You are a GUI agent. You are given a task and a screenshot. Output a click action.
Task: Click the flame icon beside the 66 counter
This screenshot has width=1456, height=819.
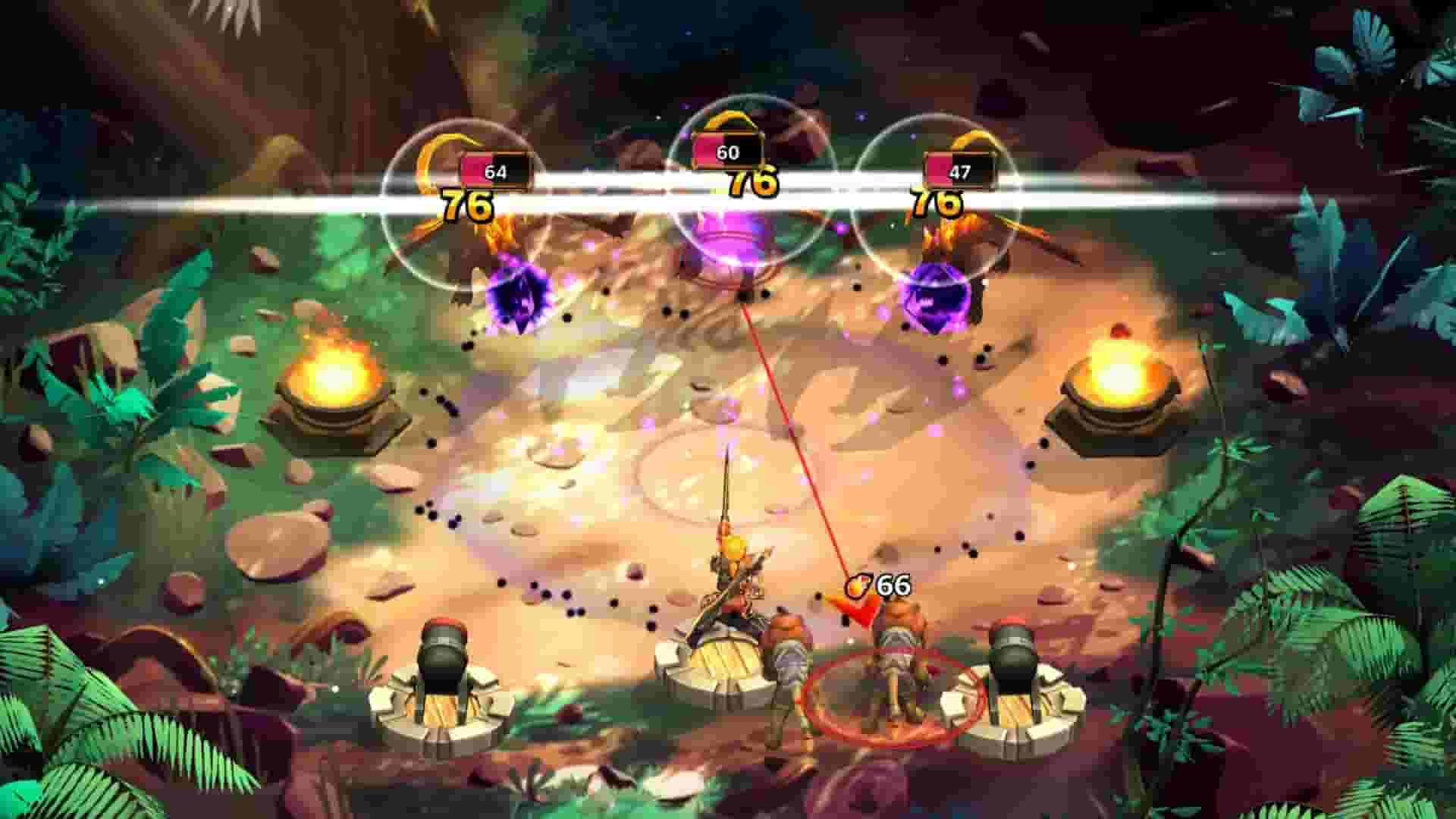855,585
